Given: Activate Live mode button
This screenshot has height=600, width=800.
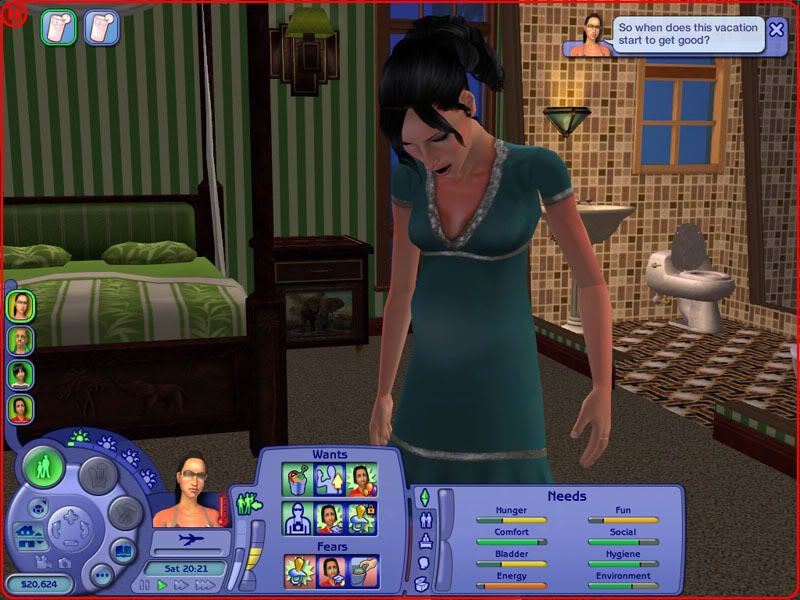Looking at the screenshot, I should [x=43, y=468].
